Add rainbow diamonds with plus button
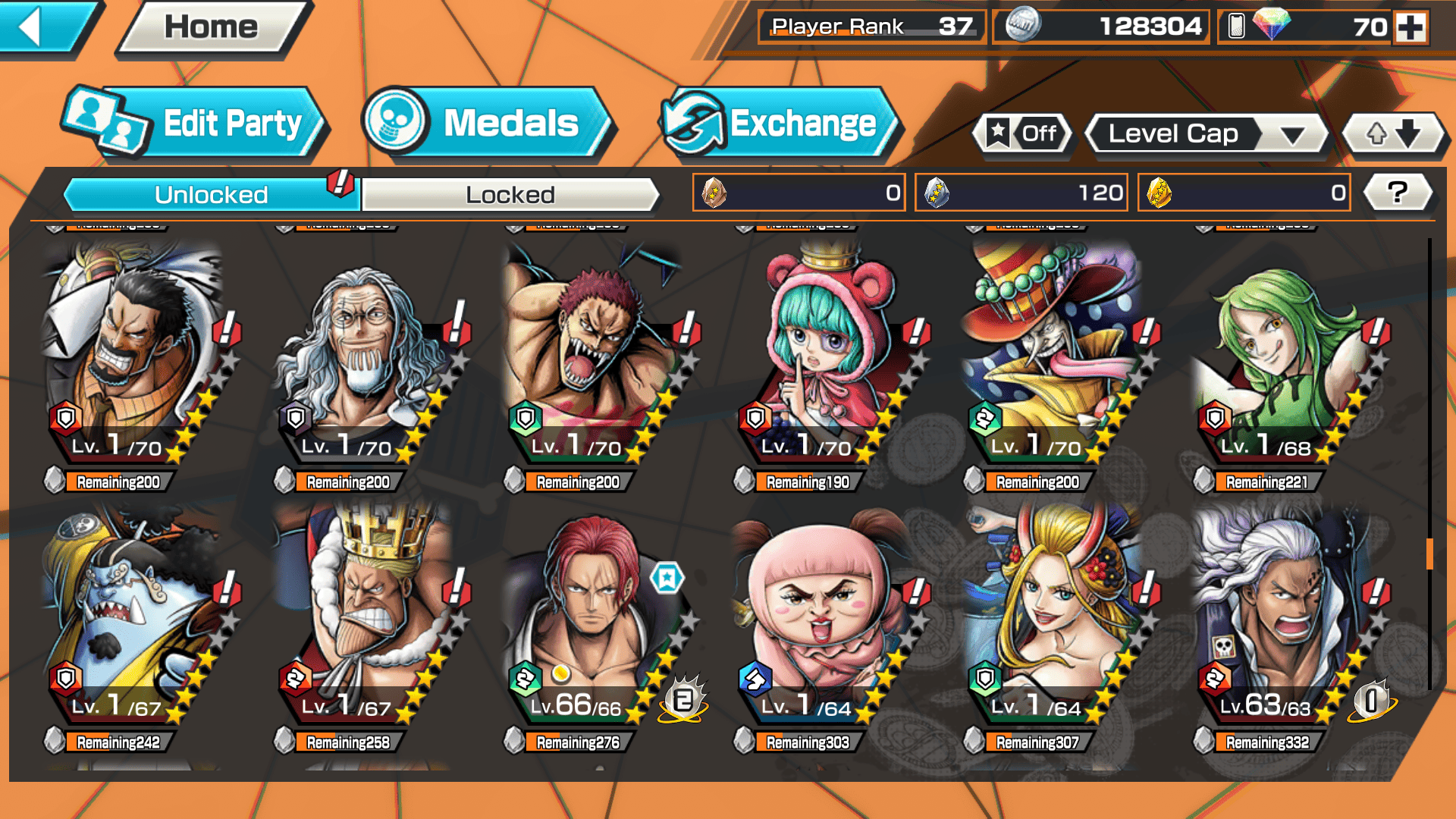Image resolution: width=1456 pixels, height=819 pixels. [1410, 27]
